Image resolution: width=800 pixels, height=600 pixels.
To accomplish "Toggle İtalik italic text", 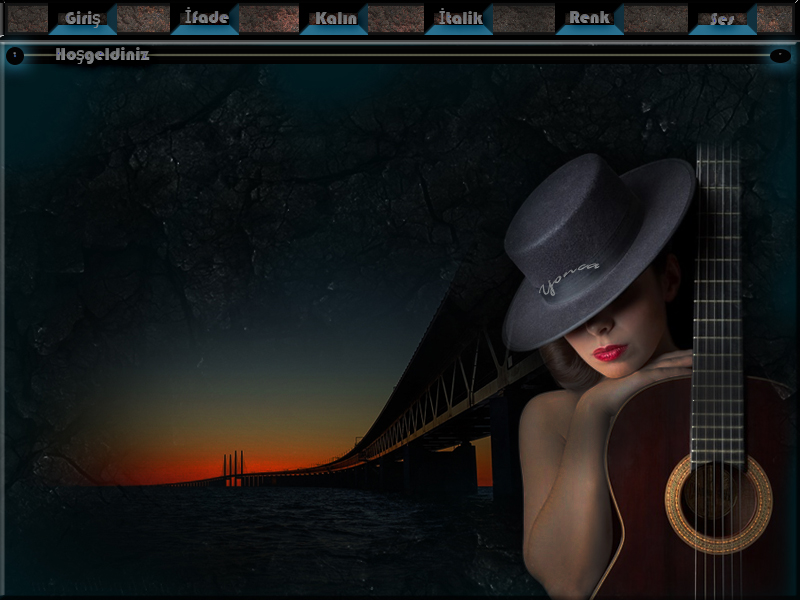I will click(460, 18).
